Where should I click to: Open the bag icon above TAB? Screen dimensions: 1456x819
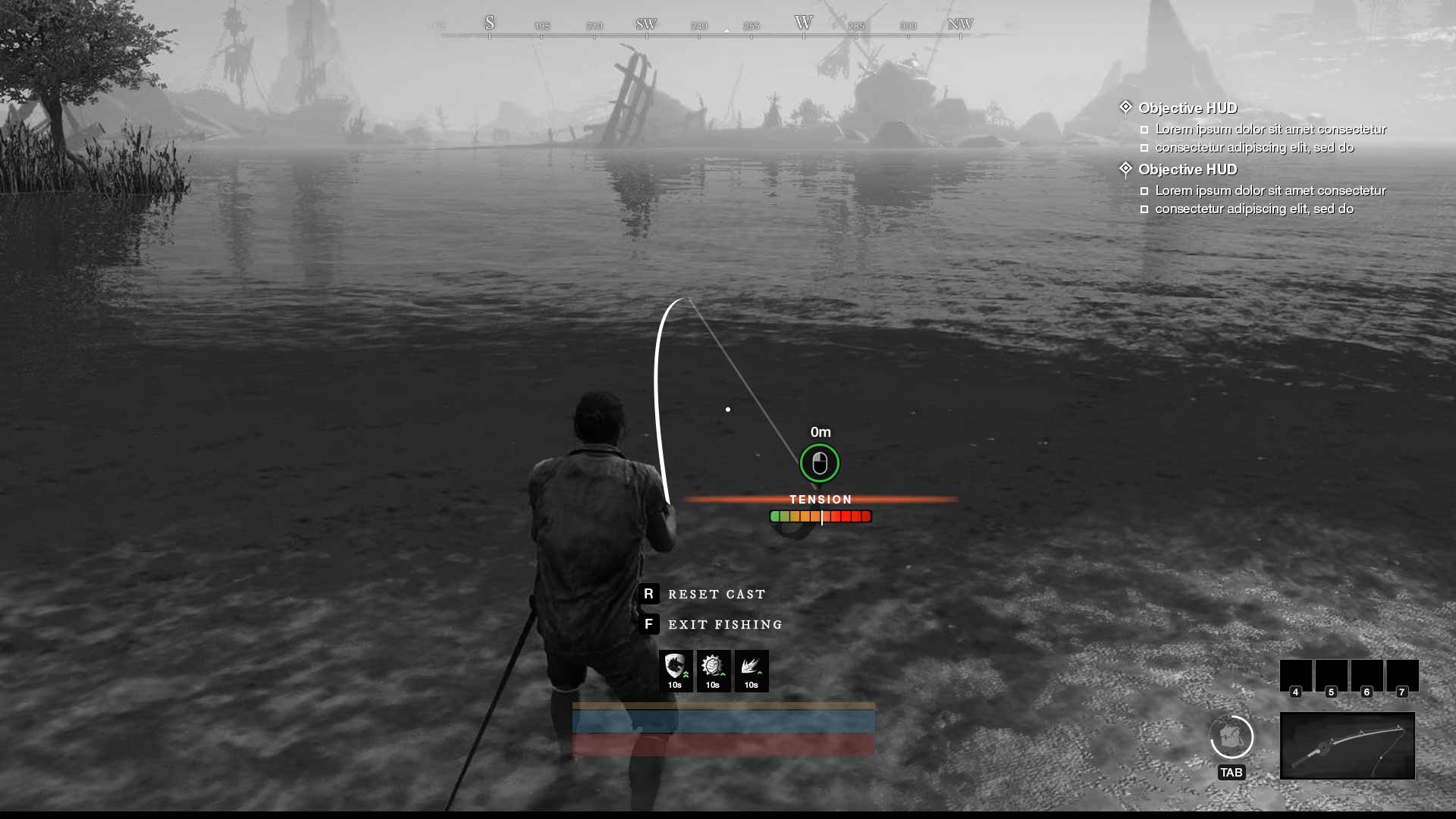coord(1232,737)
